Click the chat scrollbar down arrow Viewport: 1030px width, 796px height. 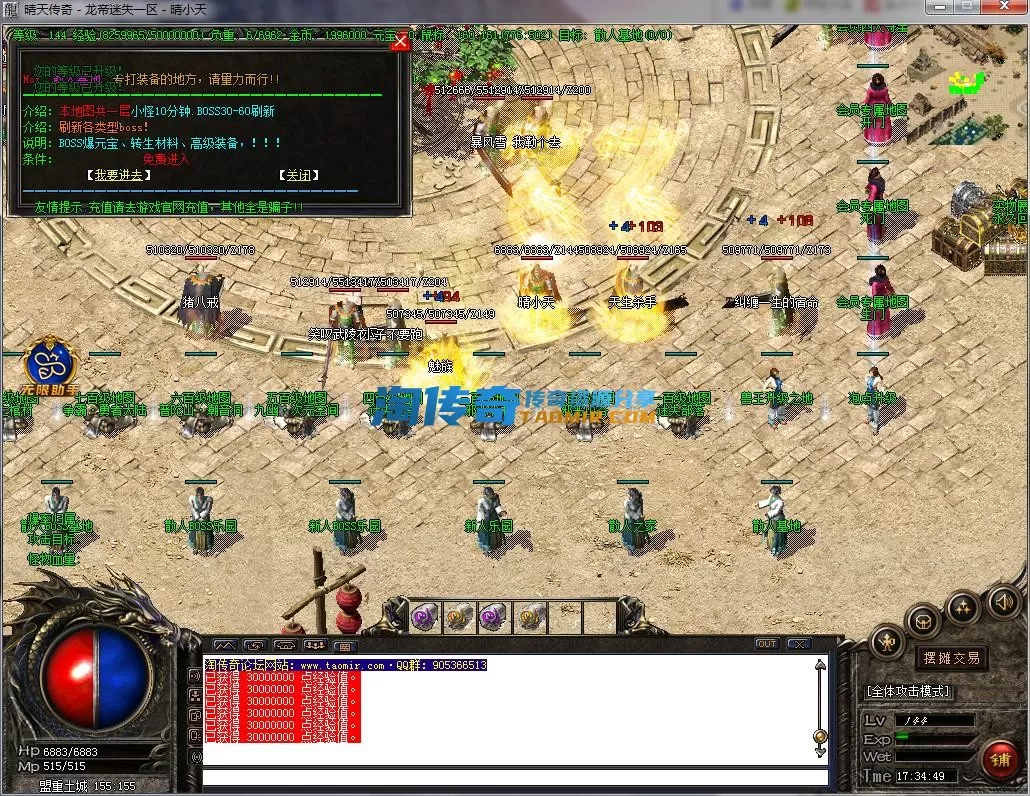(820, 753)
